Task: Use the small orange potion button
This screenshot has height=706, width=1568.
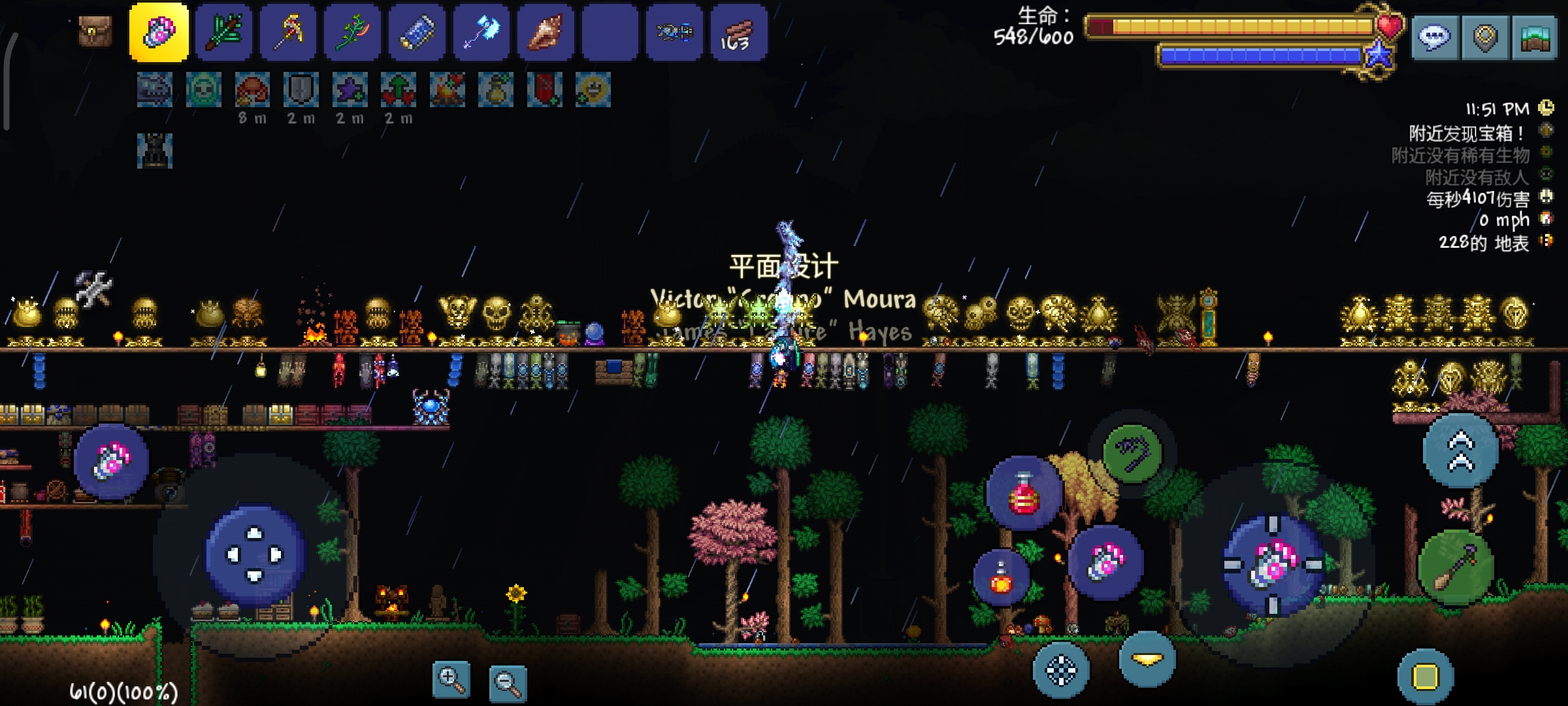Action: 1001,577
